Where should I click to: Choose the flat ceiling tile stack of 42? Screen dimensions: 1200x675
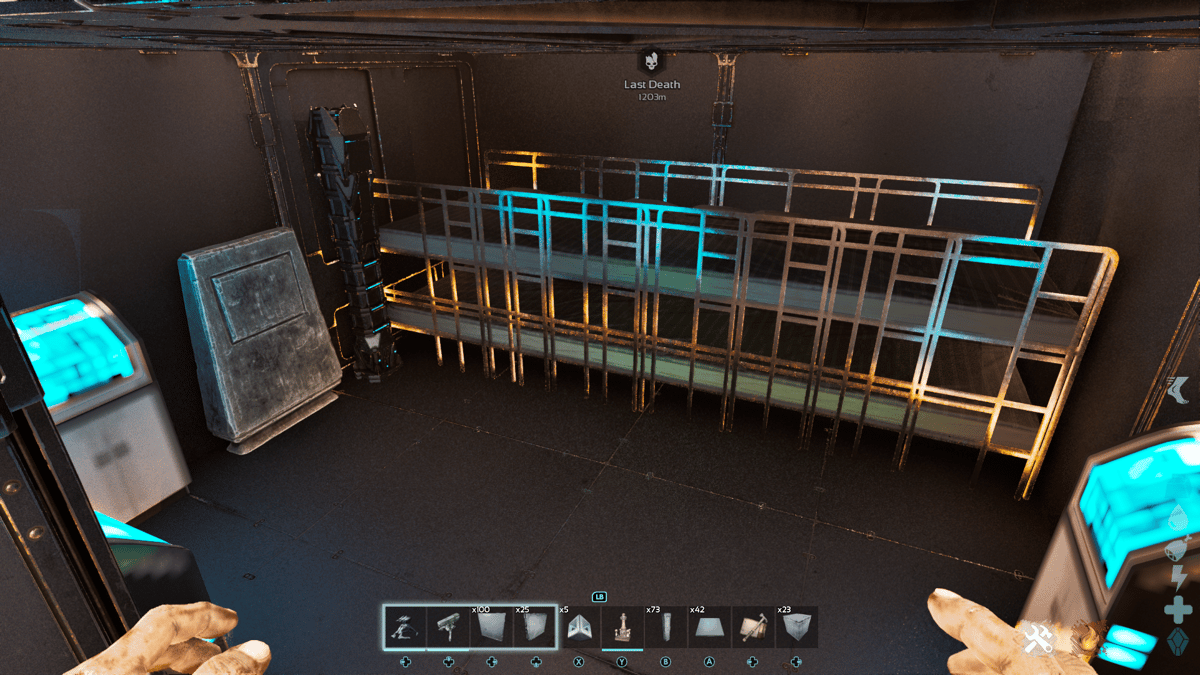click(709, 628)
